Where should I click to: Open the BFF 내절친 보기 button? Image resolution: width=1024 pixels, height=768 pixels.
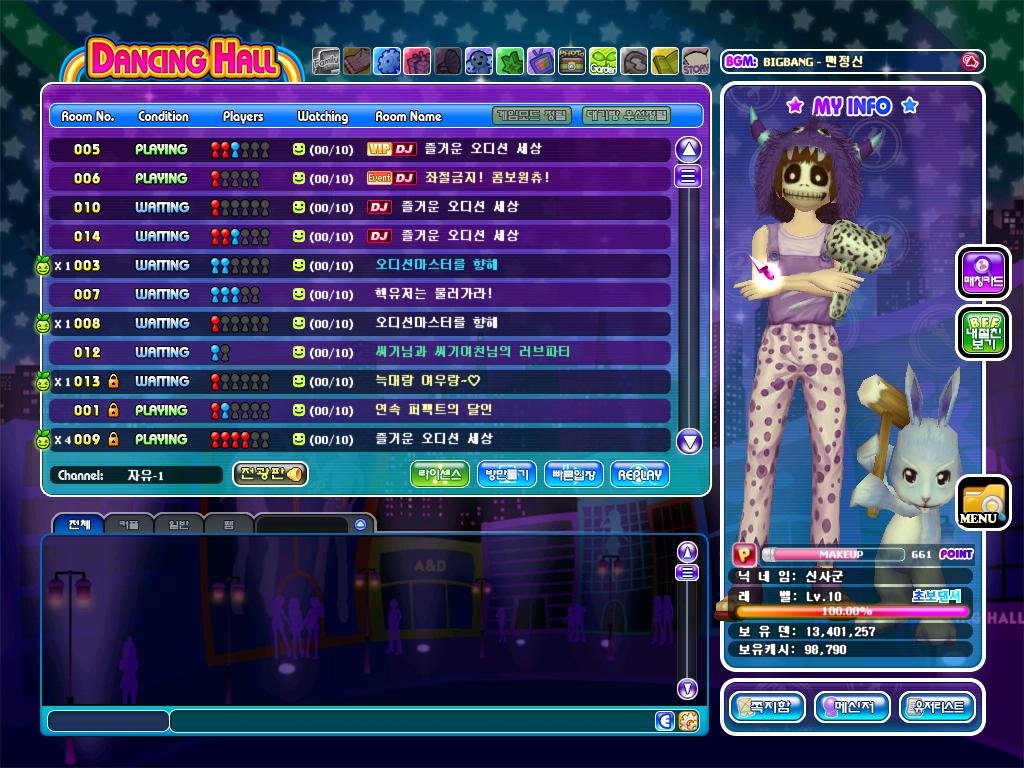tap(983, 333)
